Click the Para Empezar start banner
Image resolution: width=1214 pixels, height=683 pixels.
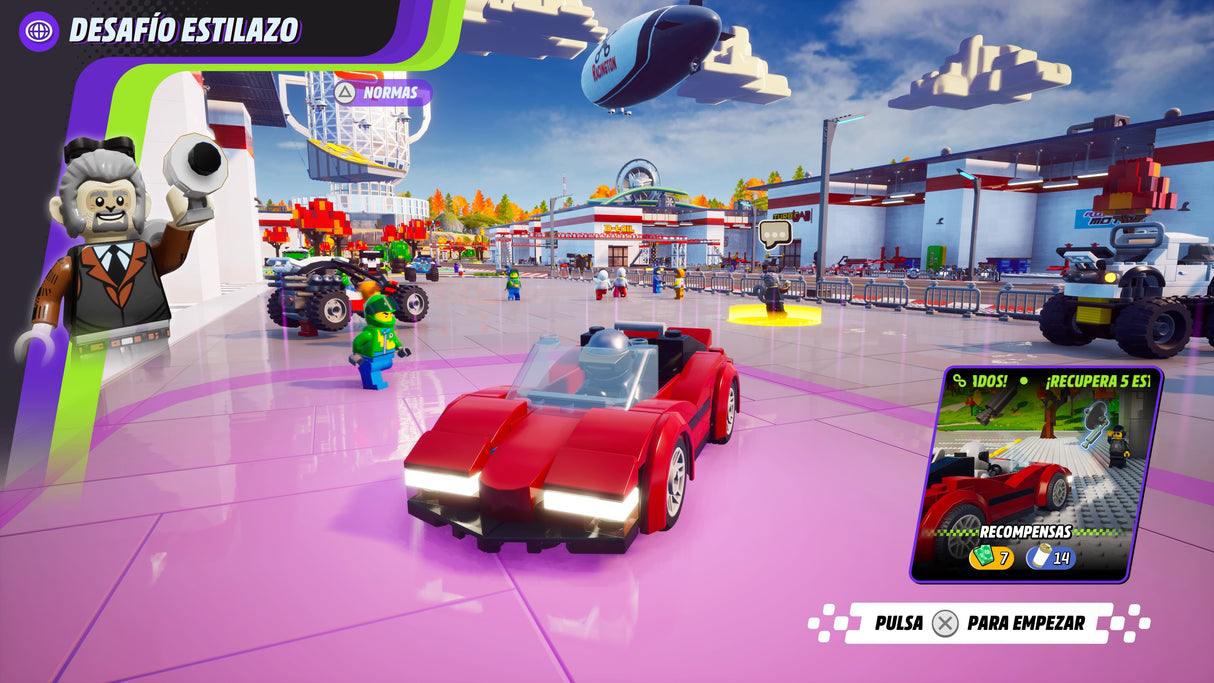tap(979, 623)
